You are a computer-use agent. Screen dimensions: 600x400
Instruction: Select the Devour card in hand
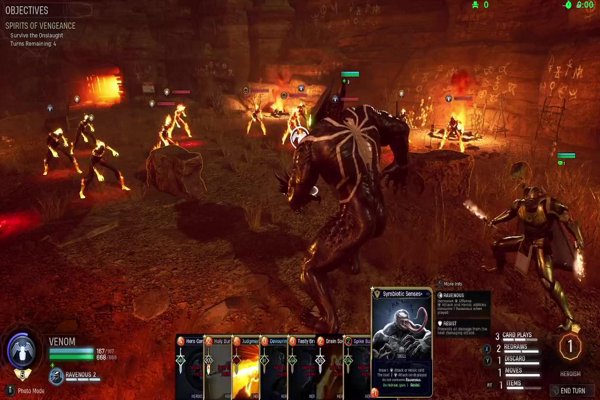(273, 366)
